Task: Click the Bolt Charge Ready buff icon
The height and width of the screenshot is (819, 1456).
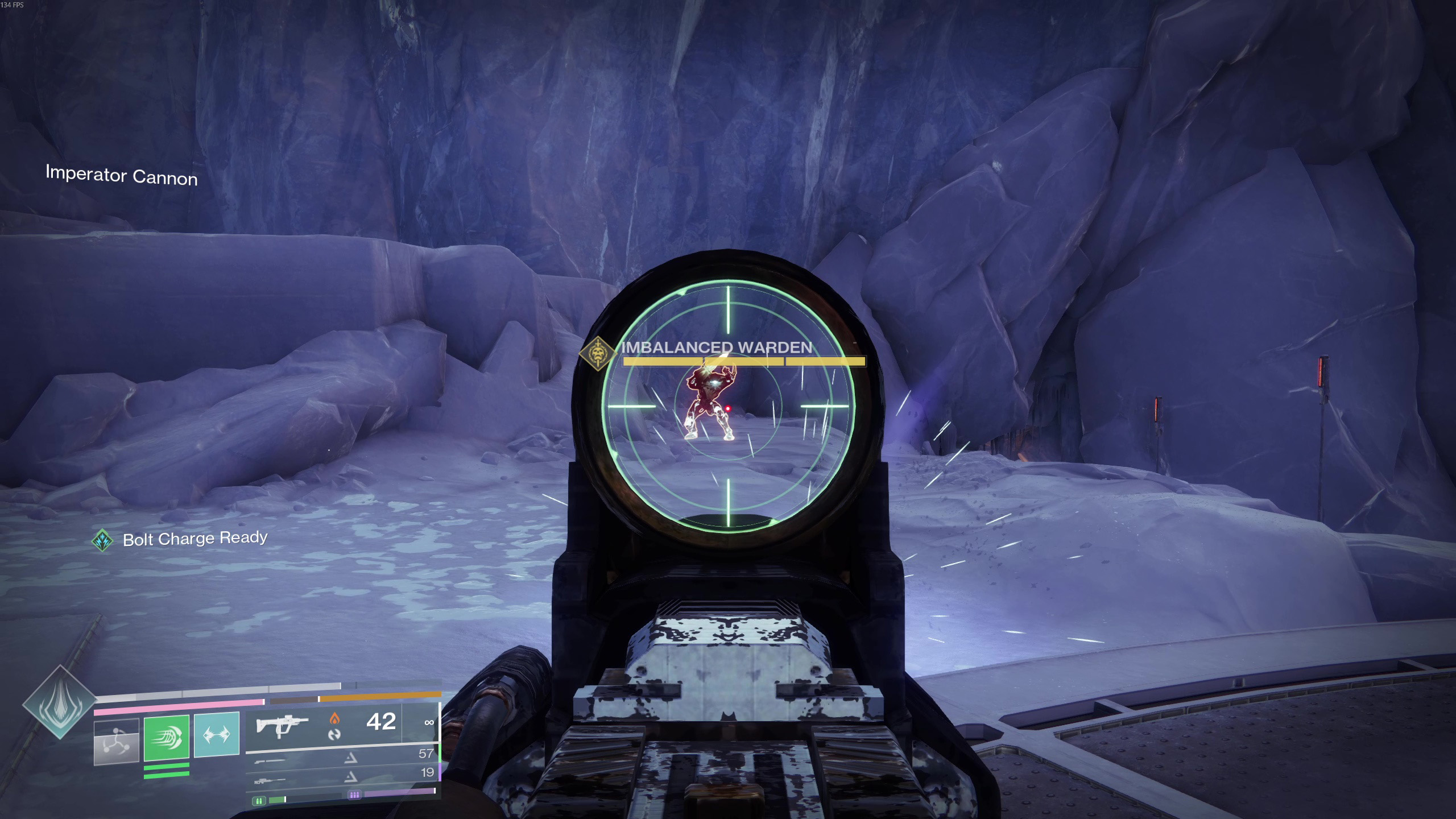Action: (x=102, y=540)
